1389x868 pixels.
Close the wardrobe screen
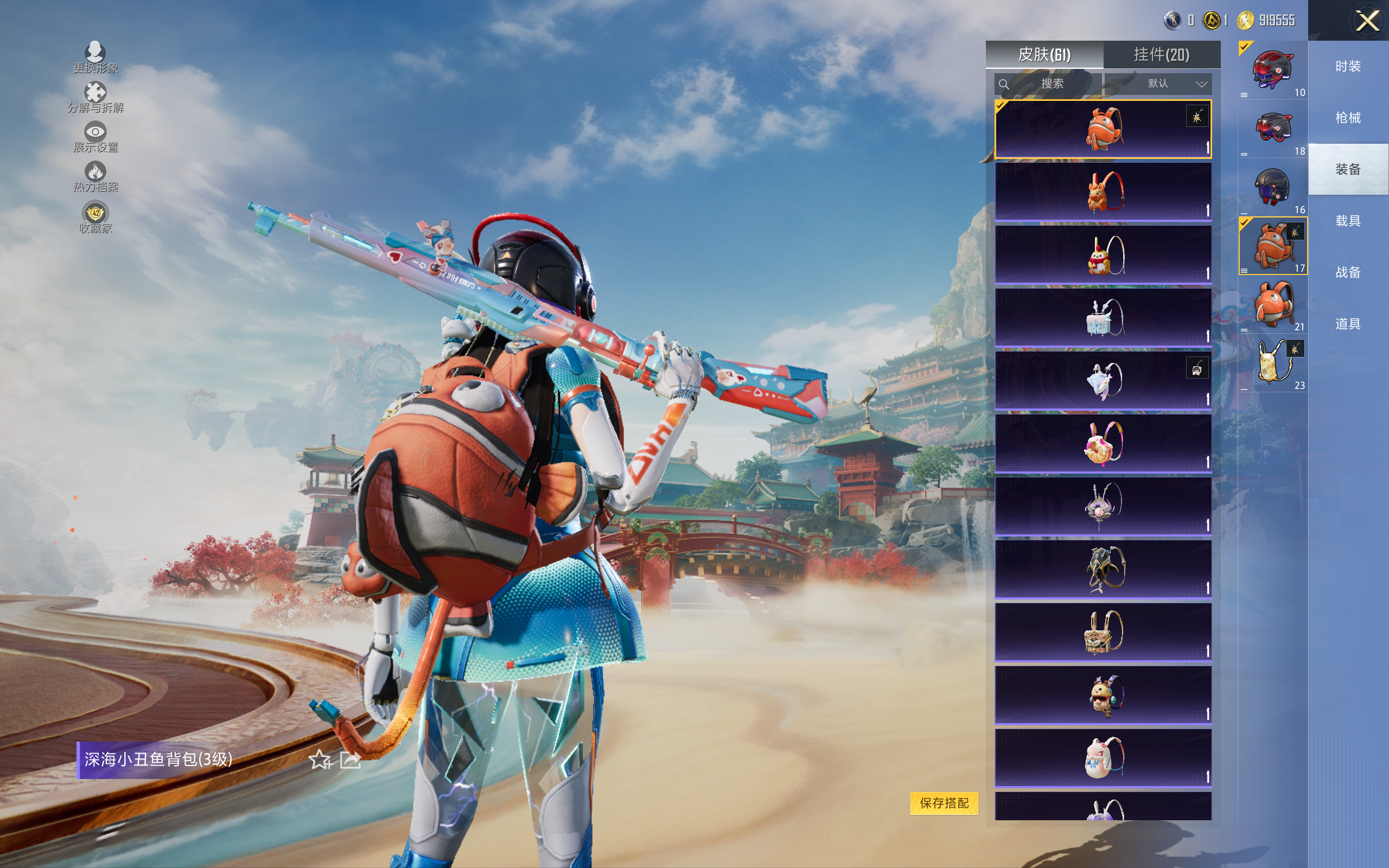click(x=1367, y=21)
